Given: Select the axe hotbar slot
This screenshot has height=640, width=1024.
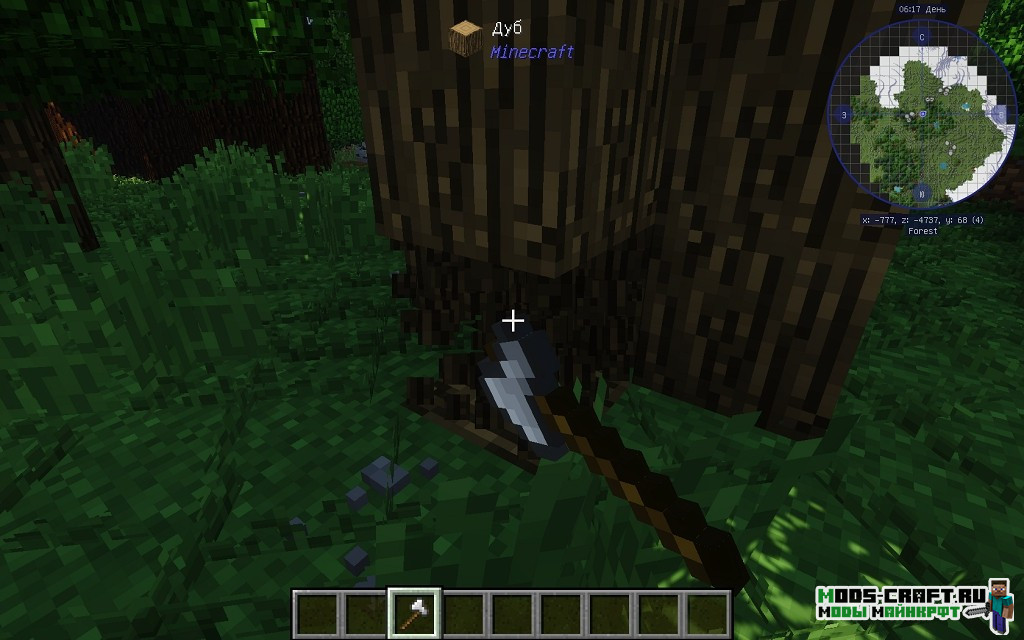Looking at the screenshot, I should point(411,611).
